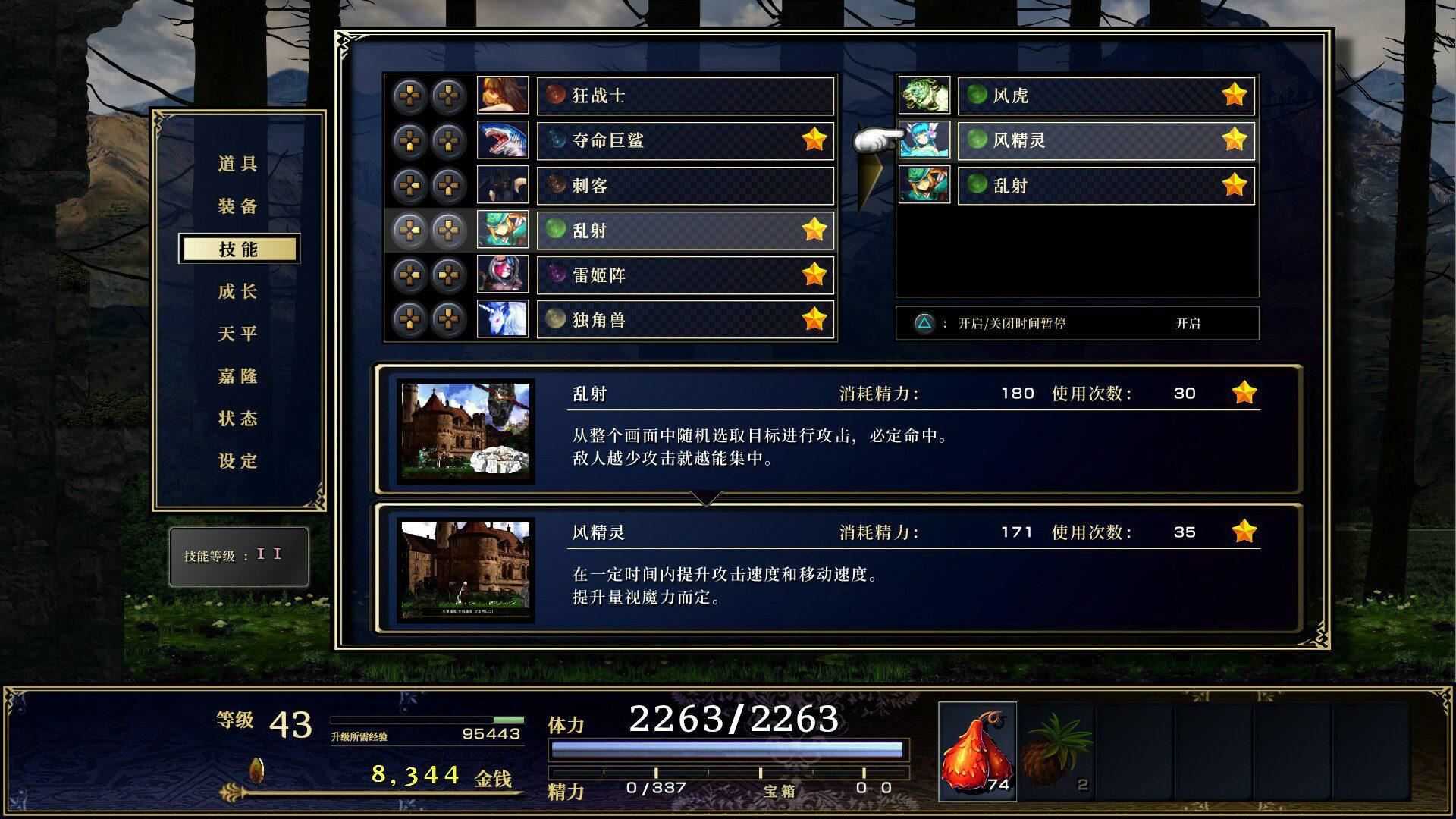Select the 风精灵 portrait in the equipped list
The image size is (1456, 819).
point(924,140)
